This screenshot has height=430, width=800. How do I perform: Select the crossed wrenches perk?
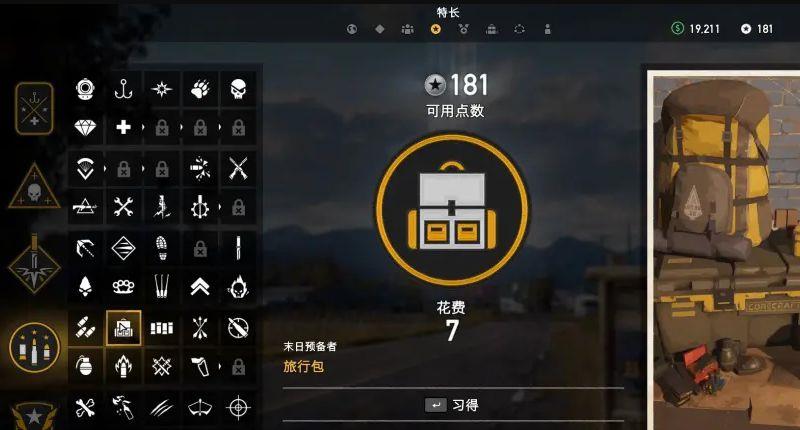tap(124, 206)
